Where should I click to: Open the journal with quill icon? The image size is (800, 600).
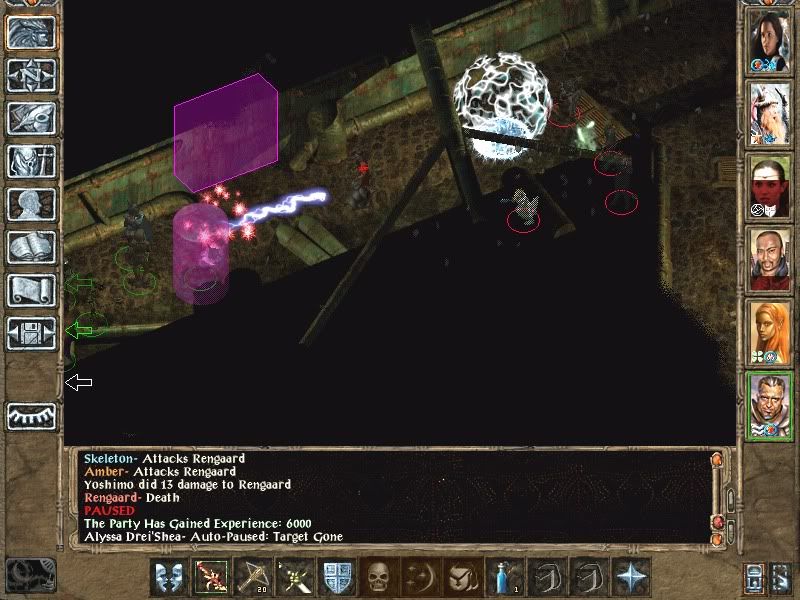pyautogui.click(x=32, y=119)
